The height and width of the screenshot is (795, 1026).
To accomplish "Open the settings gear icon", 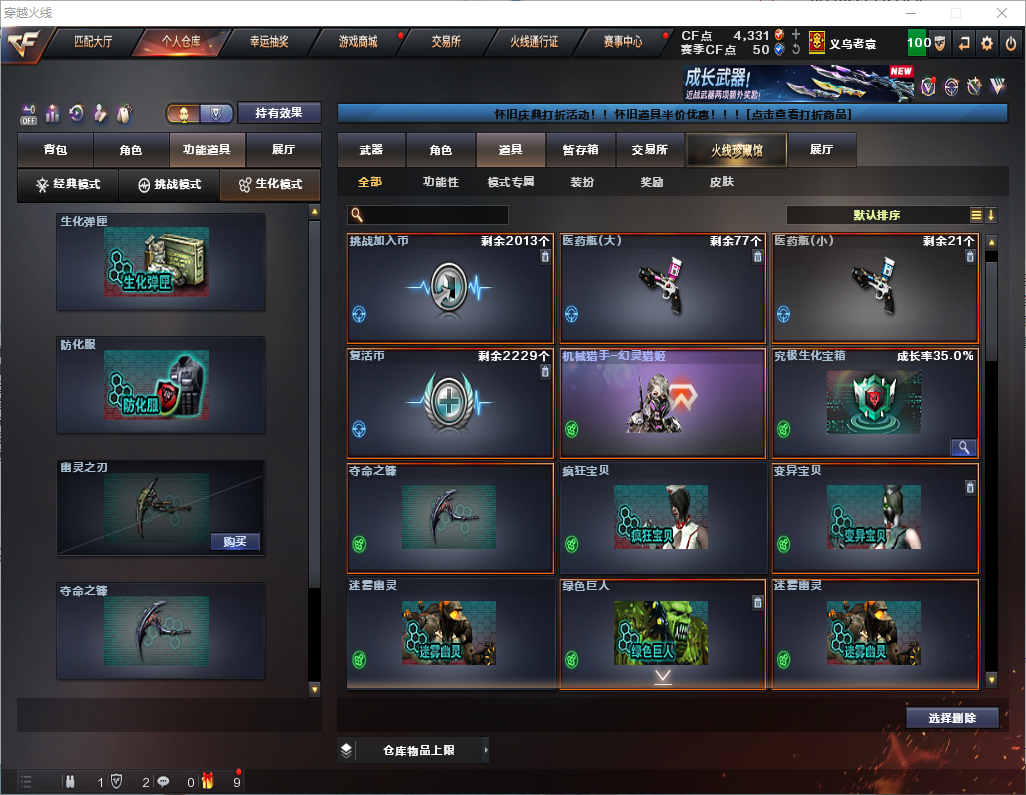I will pos(987,43).
